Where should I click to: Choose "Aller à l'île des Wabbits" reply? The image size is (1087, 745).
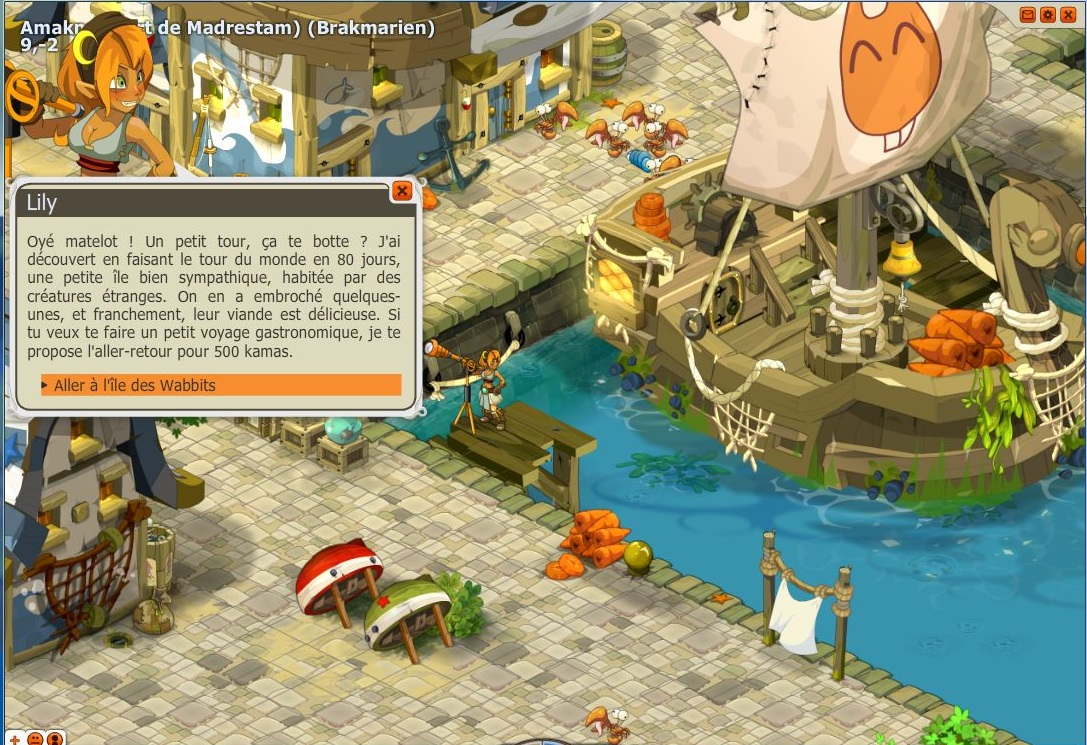coord(220,385)
